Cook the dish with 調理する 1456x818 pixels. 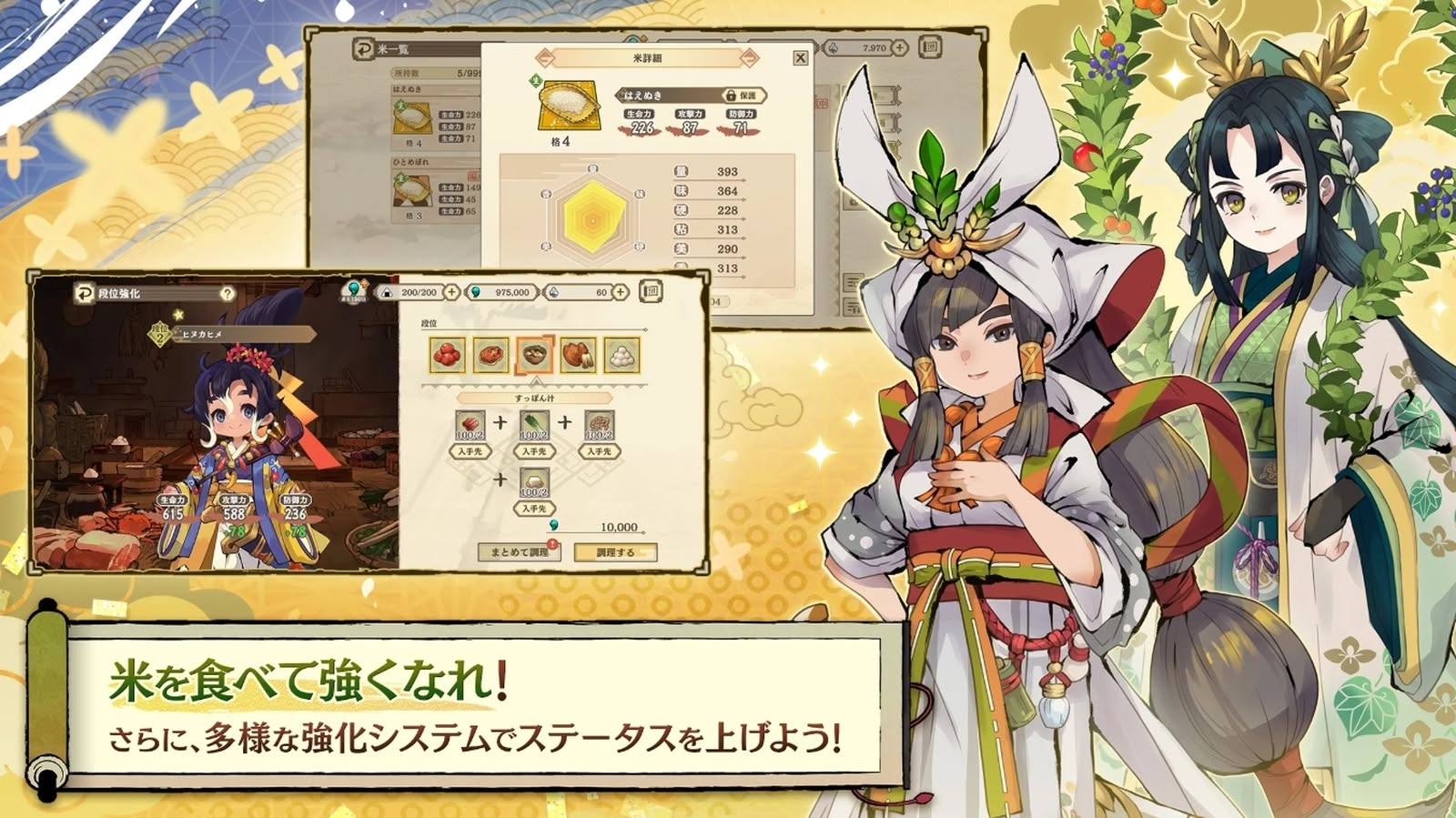click(x=615, y=552)
